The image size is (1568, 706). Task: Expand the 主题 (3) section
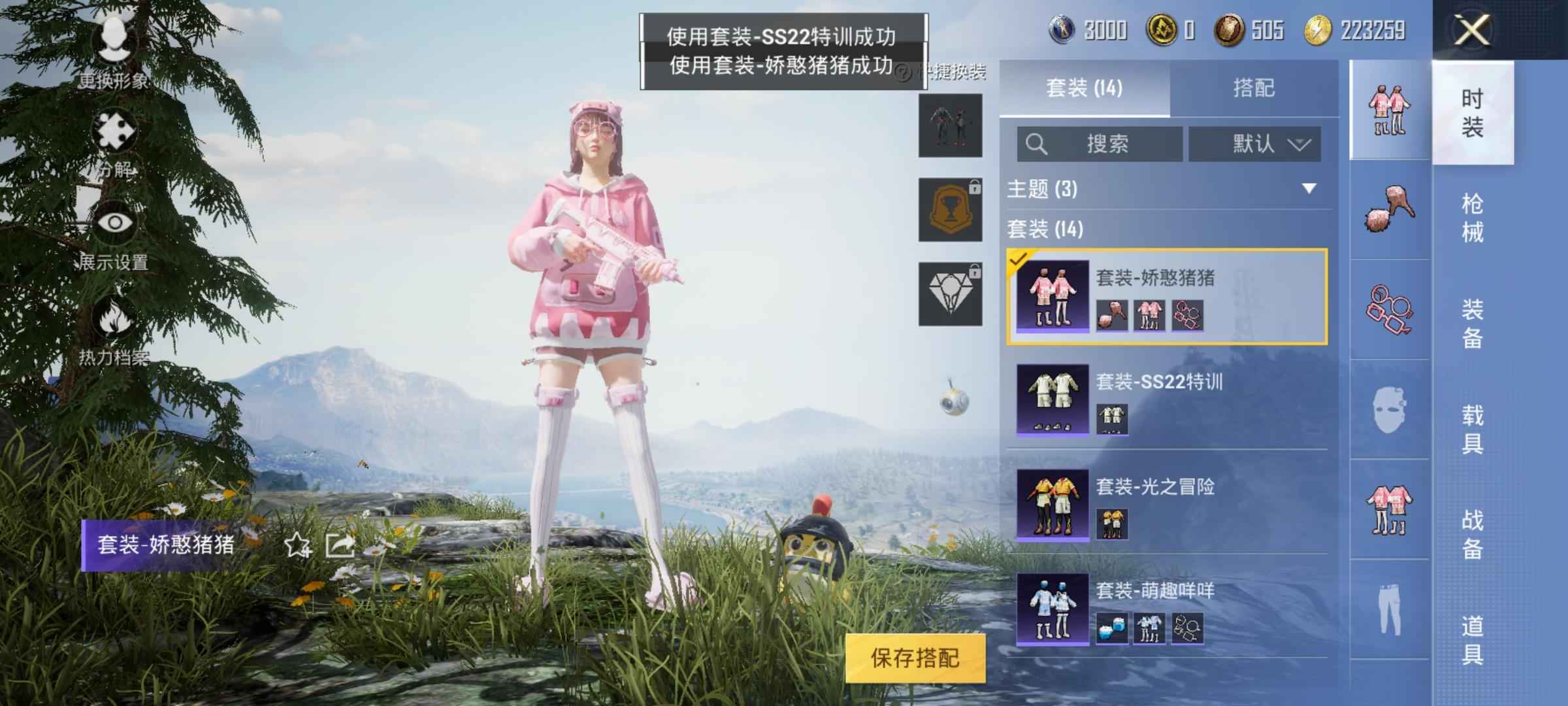pyautogui.click(x=1309, y=189)
